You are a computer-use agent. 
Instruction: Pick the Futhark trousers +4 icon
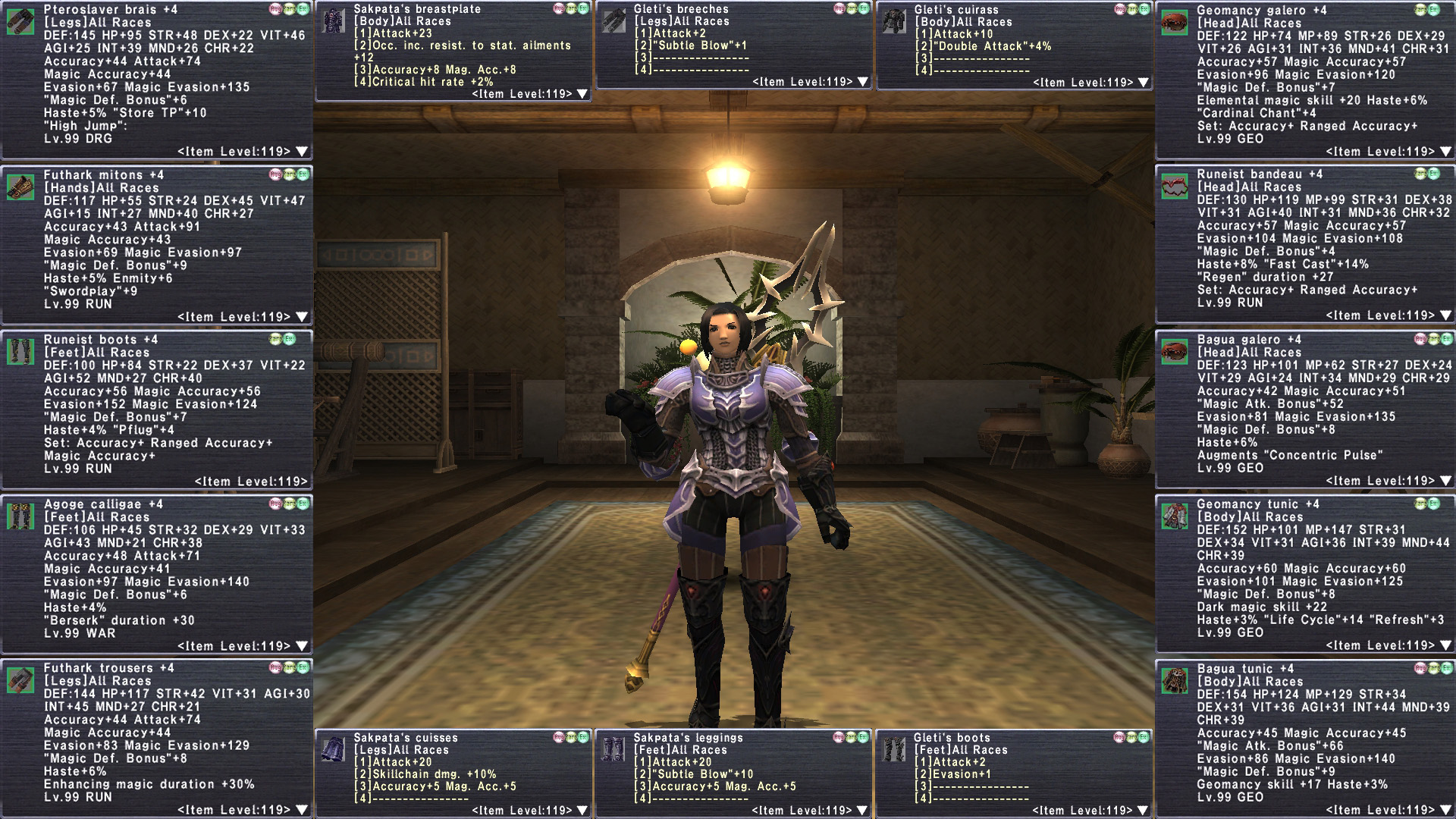[x=20, y=680]
